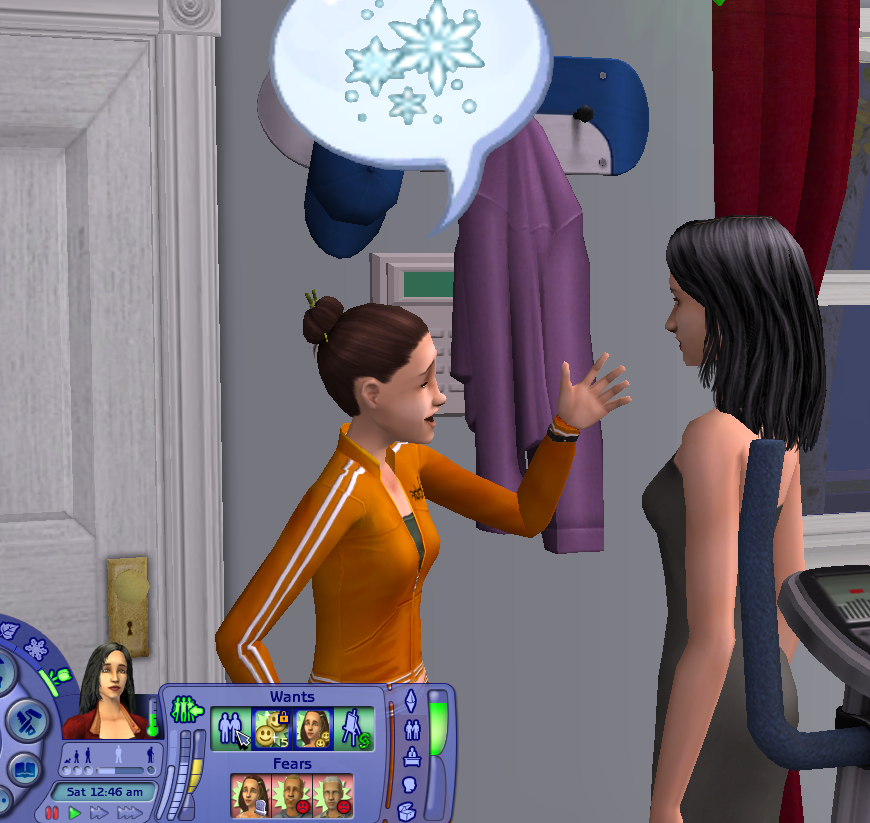This screenshot has width=870, height=823.
Task: Open the career panel tab with the desk icon
Action: click(410, 757)
